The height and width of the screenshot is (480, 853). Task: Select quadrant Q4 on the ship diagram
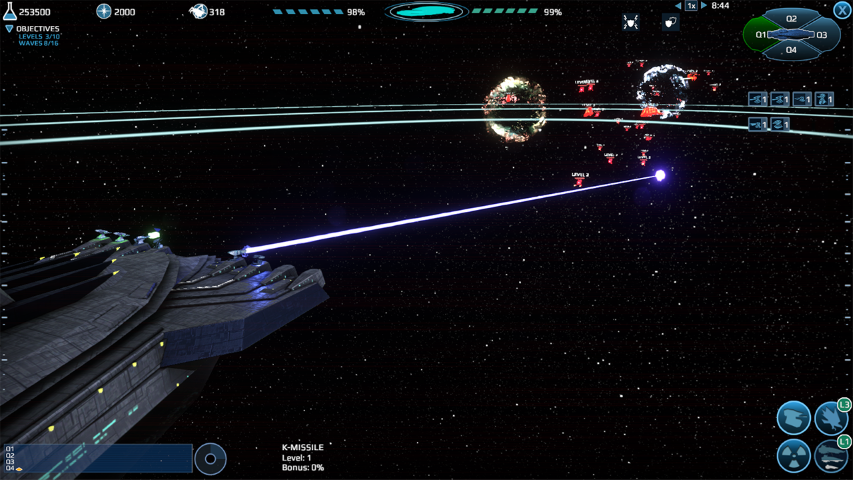pos(791,50)
